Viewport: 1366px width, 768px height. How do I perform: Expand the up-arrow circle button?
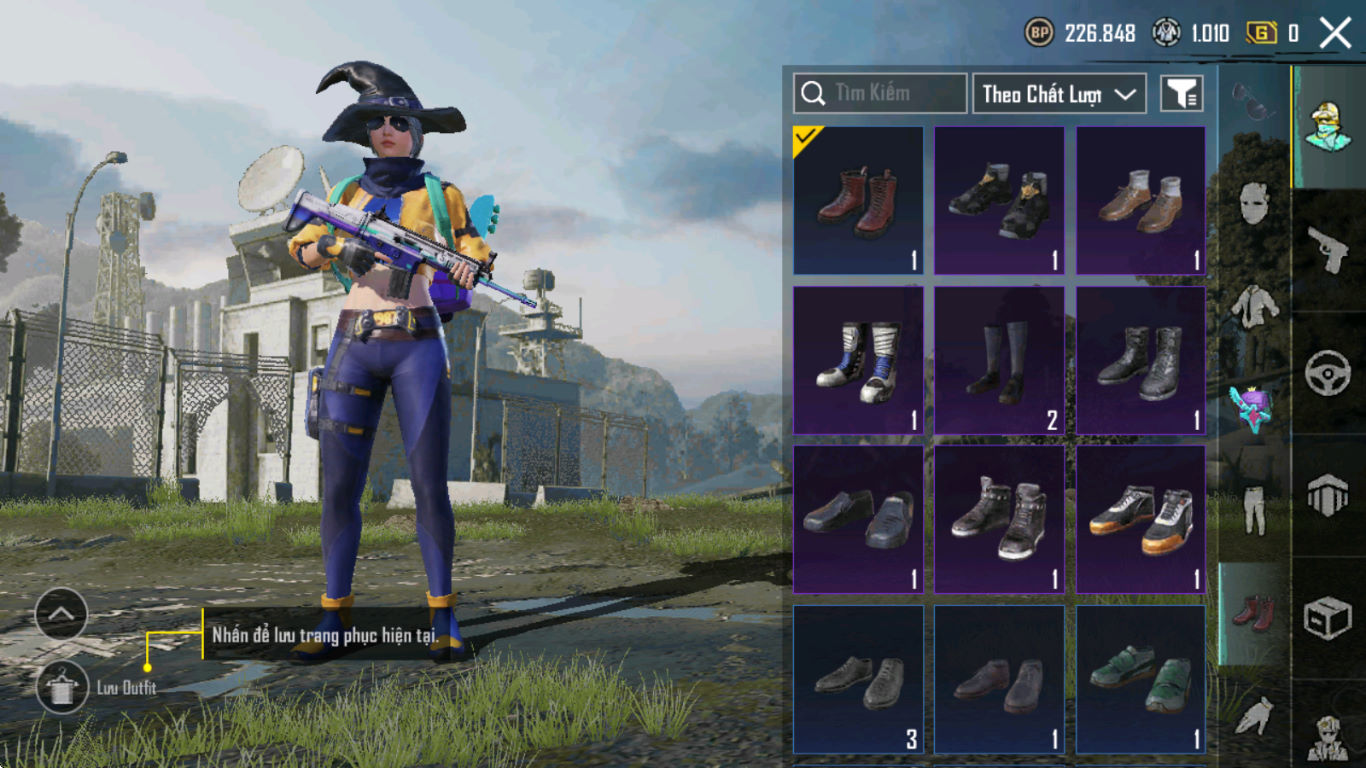(61, 614)
